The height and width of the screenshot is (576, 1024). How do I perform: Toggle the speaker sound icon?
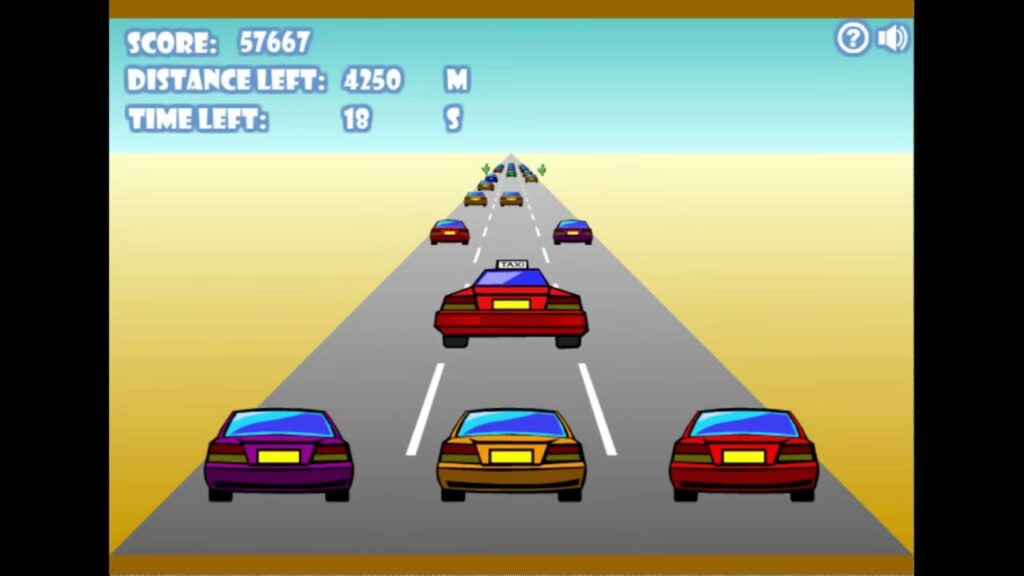pyautogui.click(x=891, y=39)
